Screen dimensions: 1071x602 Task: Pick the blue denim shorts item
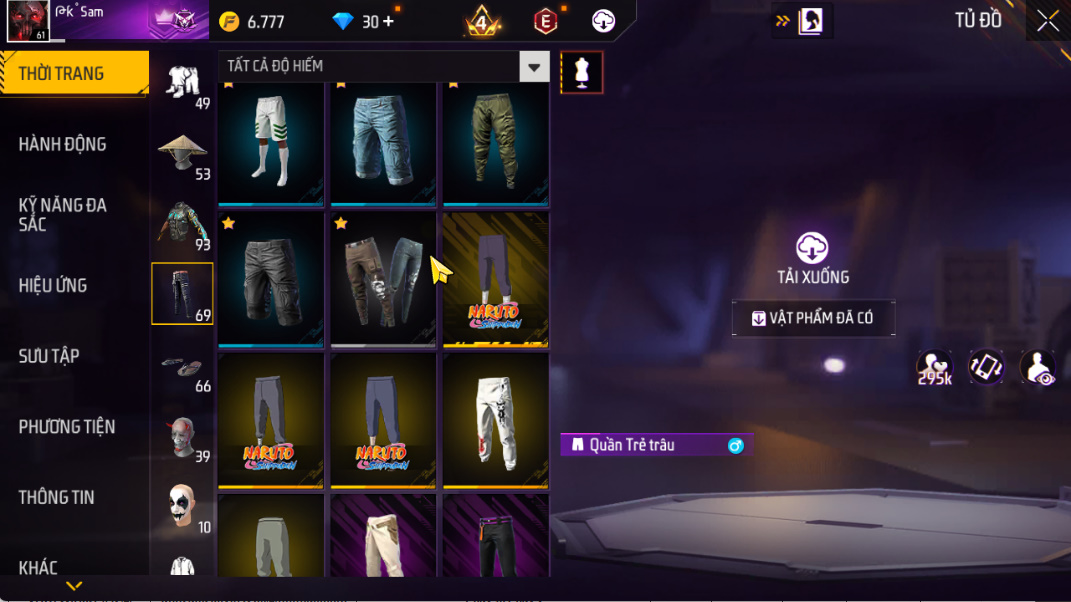tap(383, 142)
